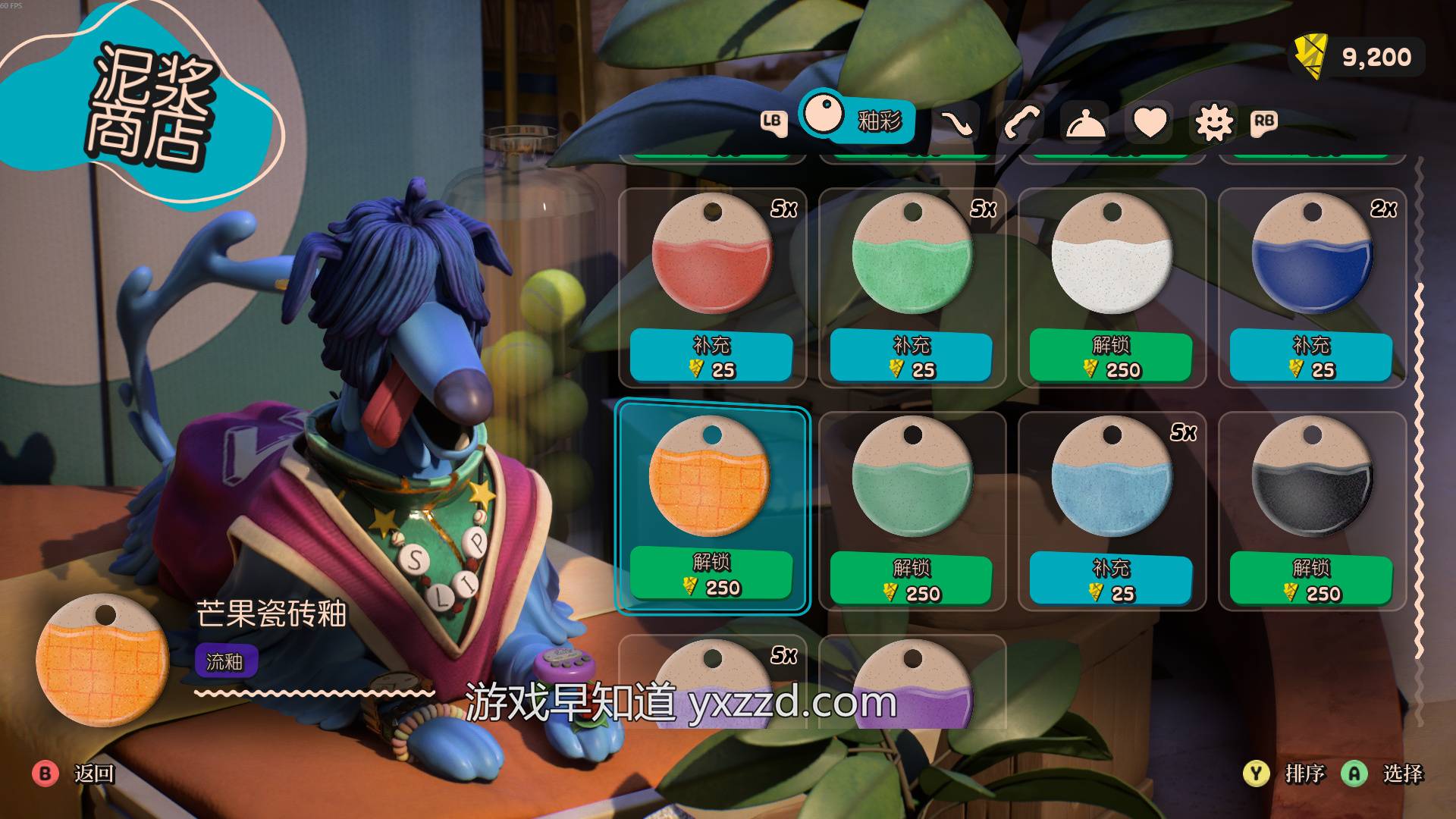
Task: Open the heart category tab
Action: [x=1150, y=123]
